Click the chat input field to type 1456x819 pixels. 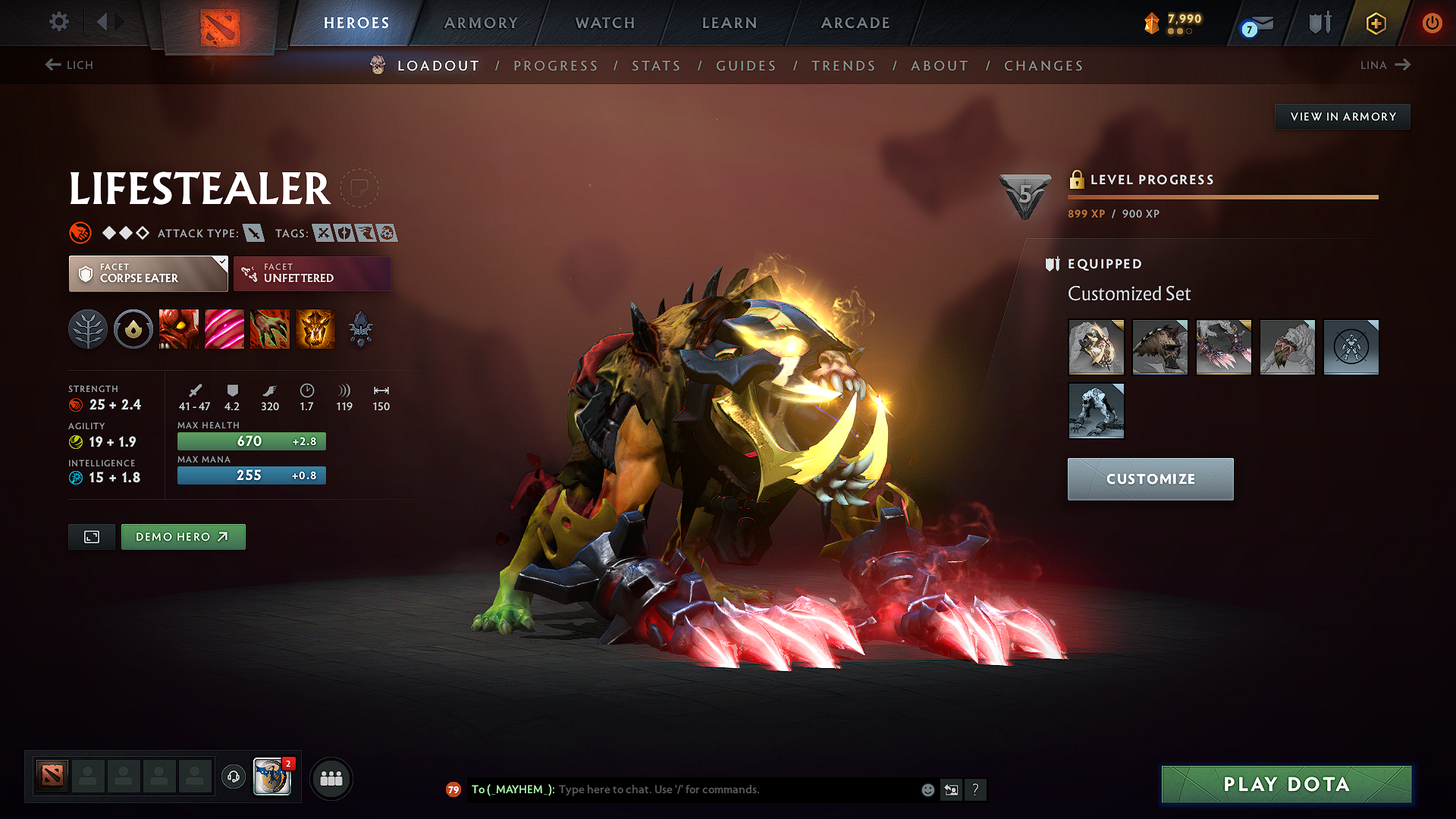pyautogui.click(x=720, y=789)
